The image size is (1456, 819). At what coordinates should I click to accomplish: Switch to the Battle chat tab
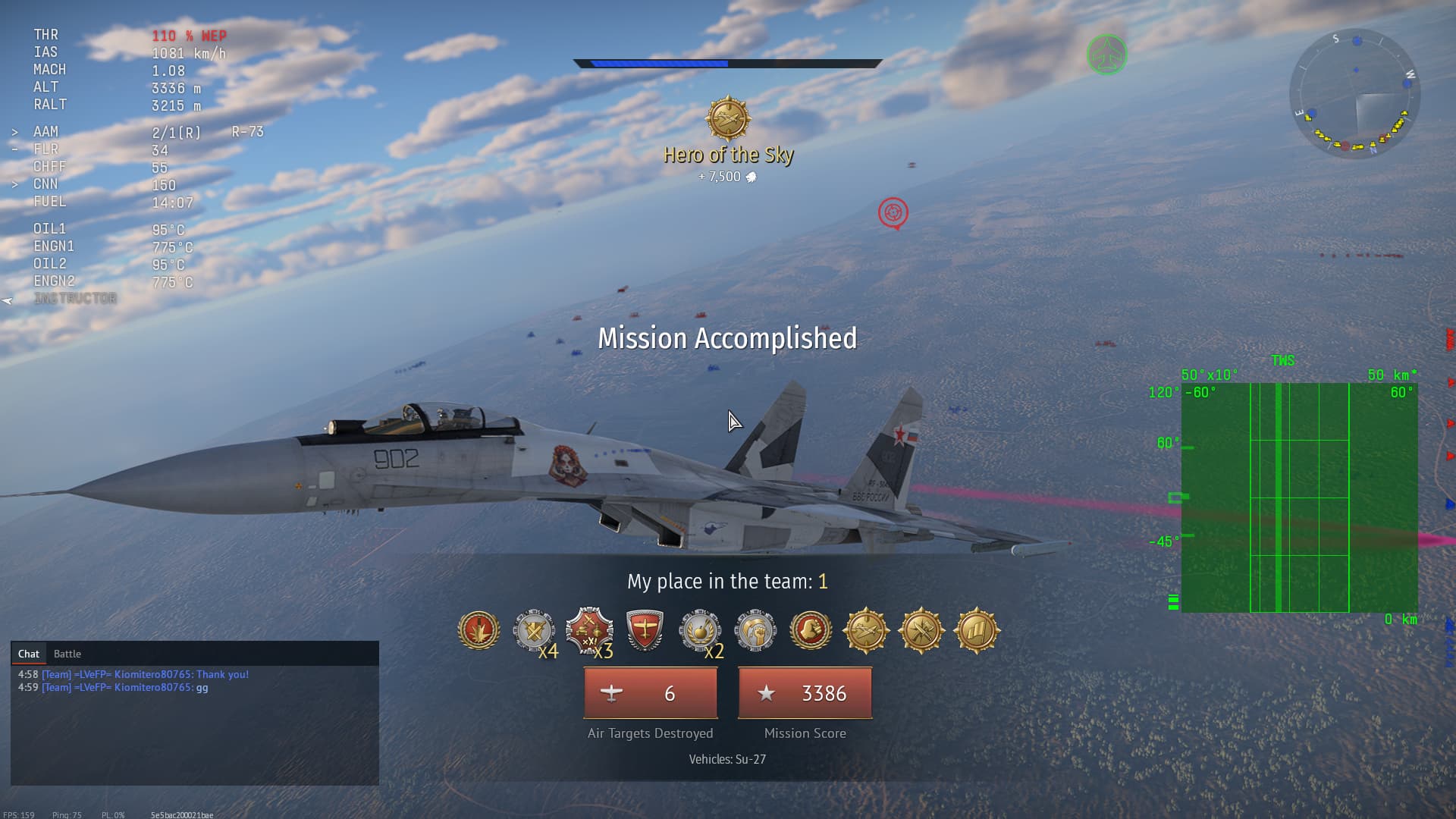coord(67,654)
